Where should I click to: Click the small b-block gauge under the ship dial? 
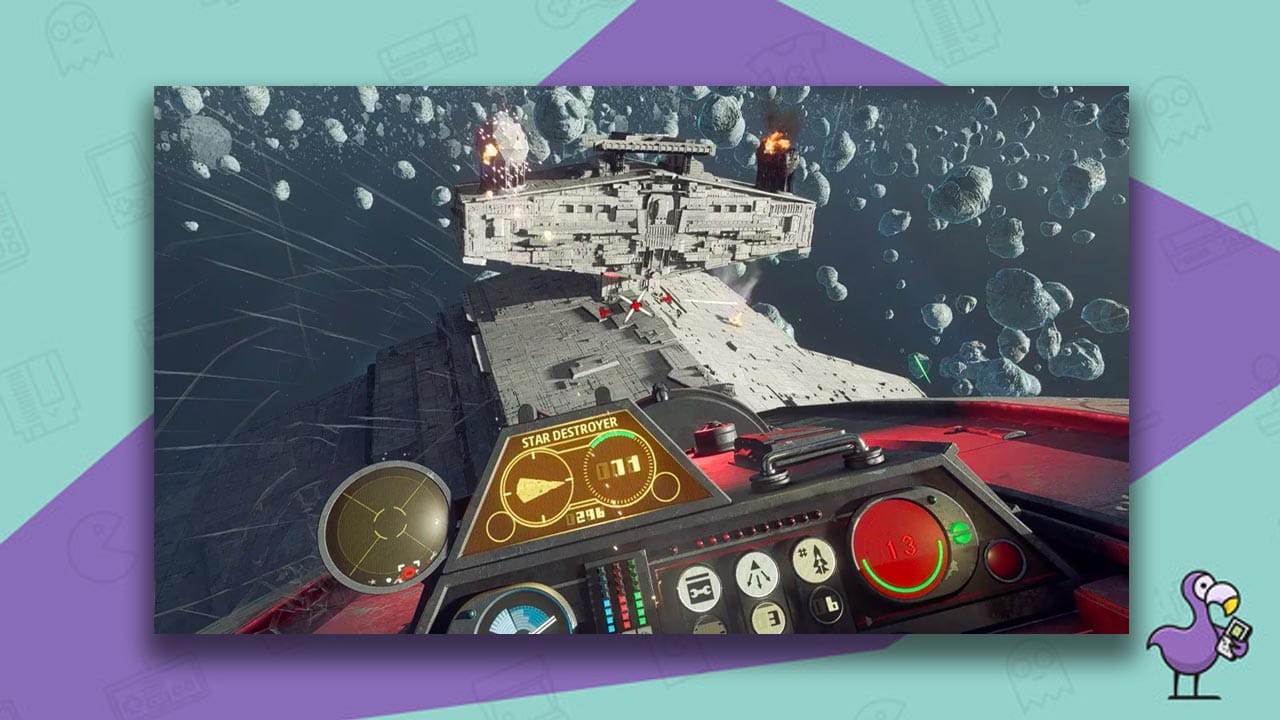click(824, 603)
